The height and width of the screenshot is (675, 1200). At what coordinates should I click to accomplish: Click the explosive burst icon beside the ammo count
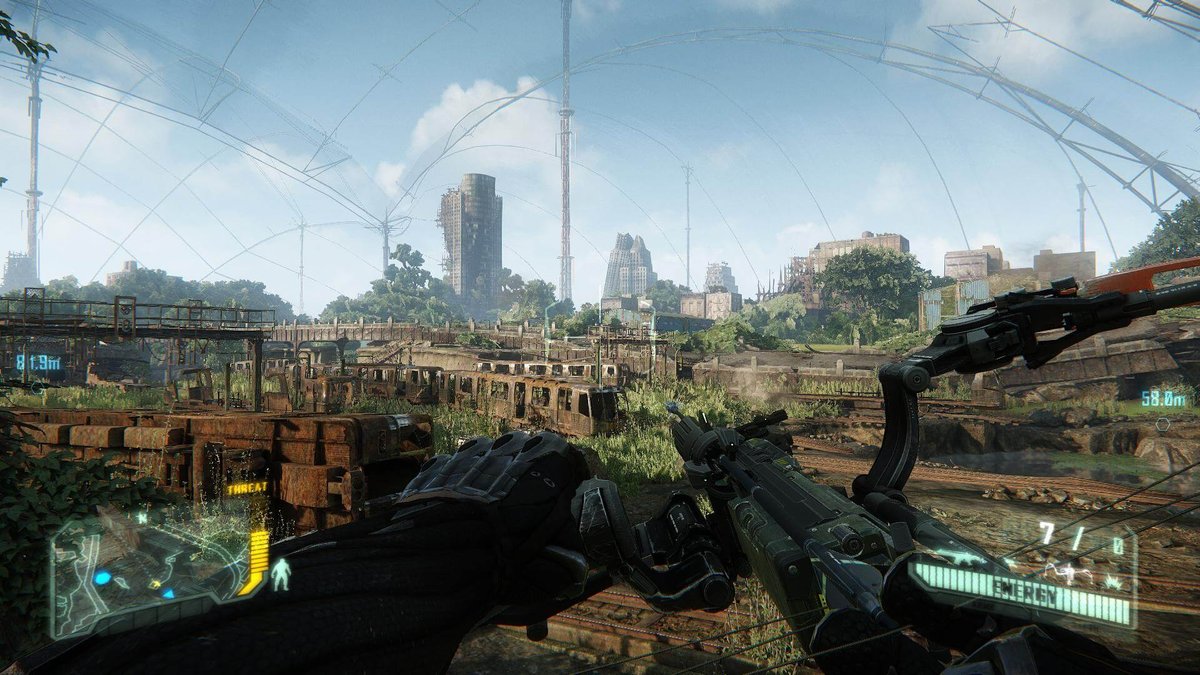click(1112, 582)
